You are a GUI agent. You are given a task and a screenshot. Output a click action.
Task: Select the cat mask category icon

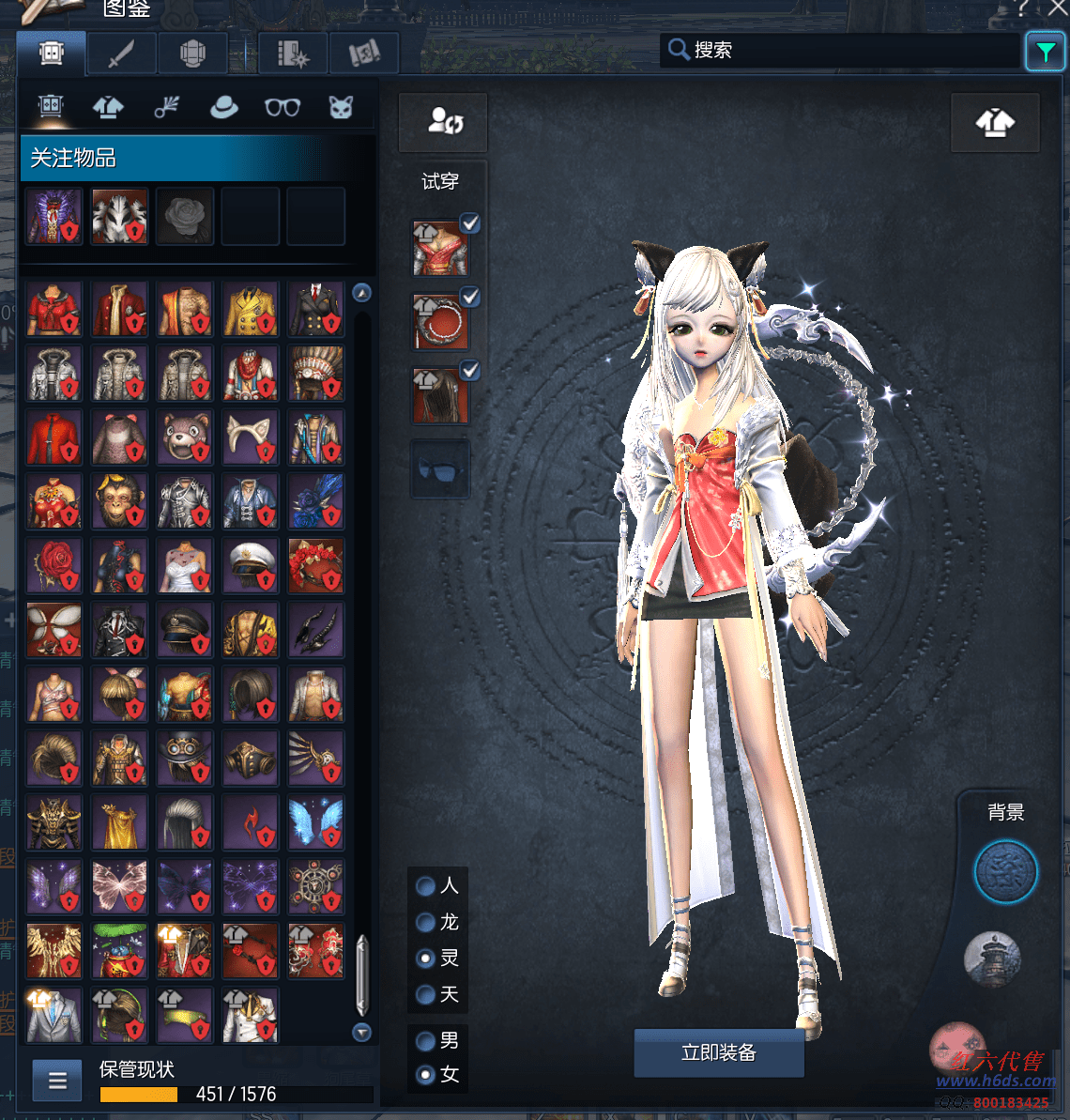[341, 107]
